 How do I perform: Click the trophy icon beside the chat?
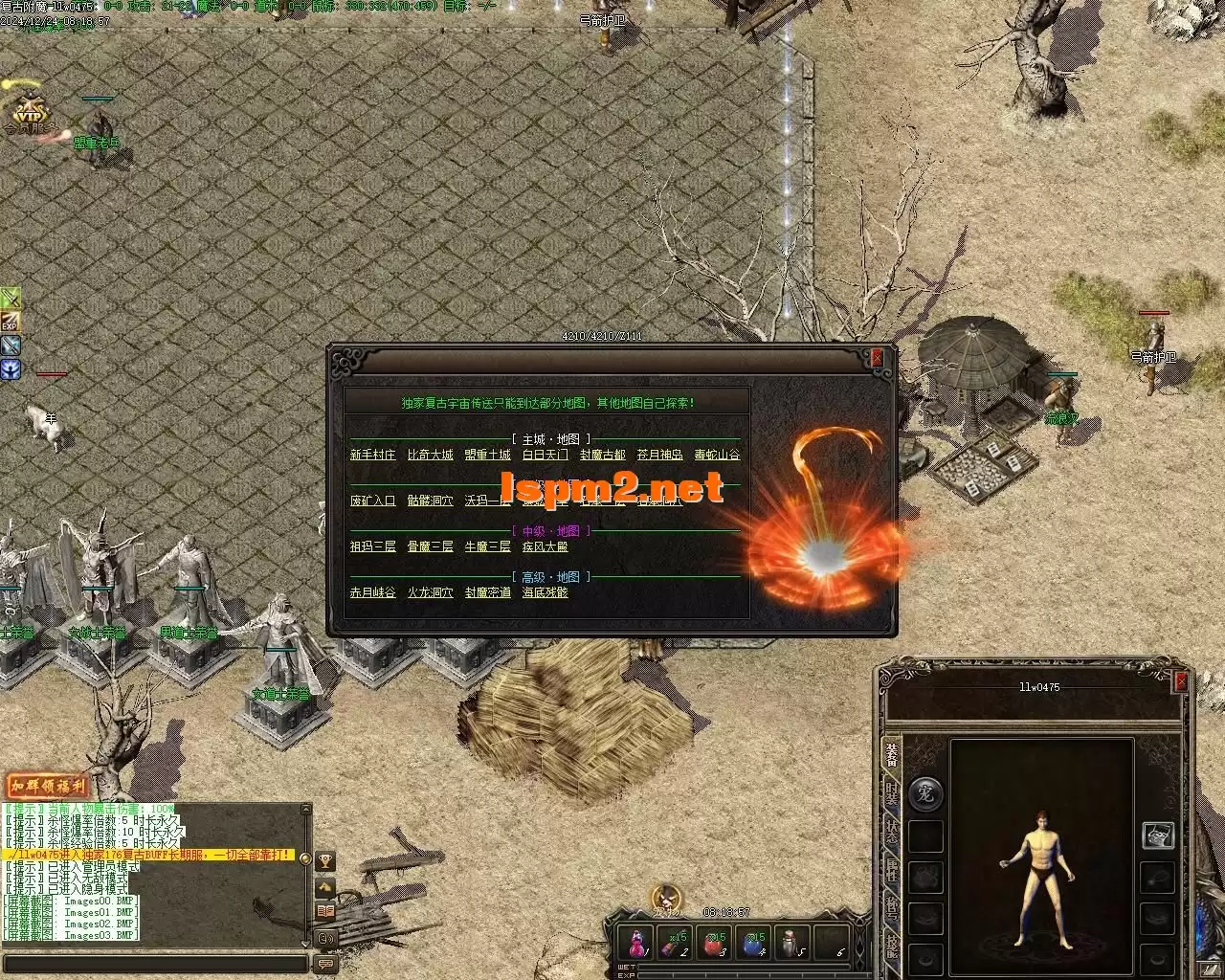pyautogui.click(x=325, y=861)
